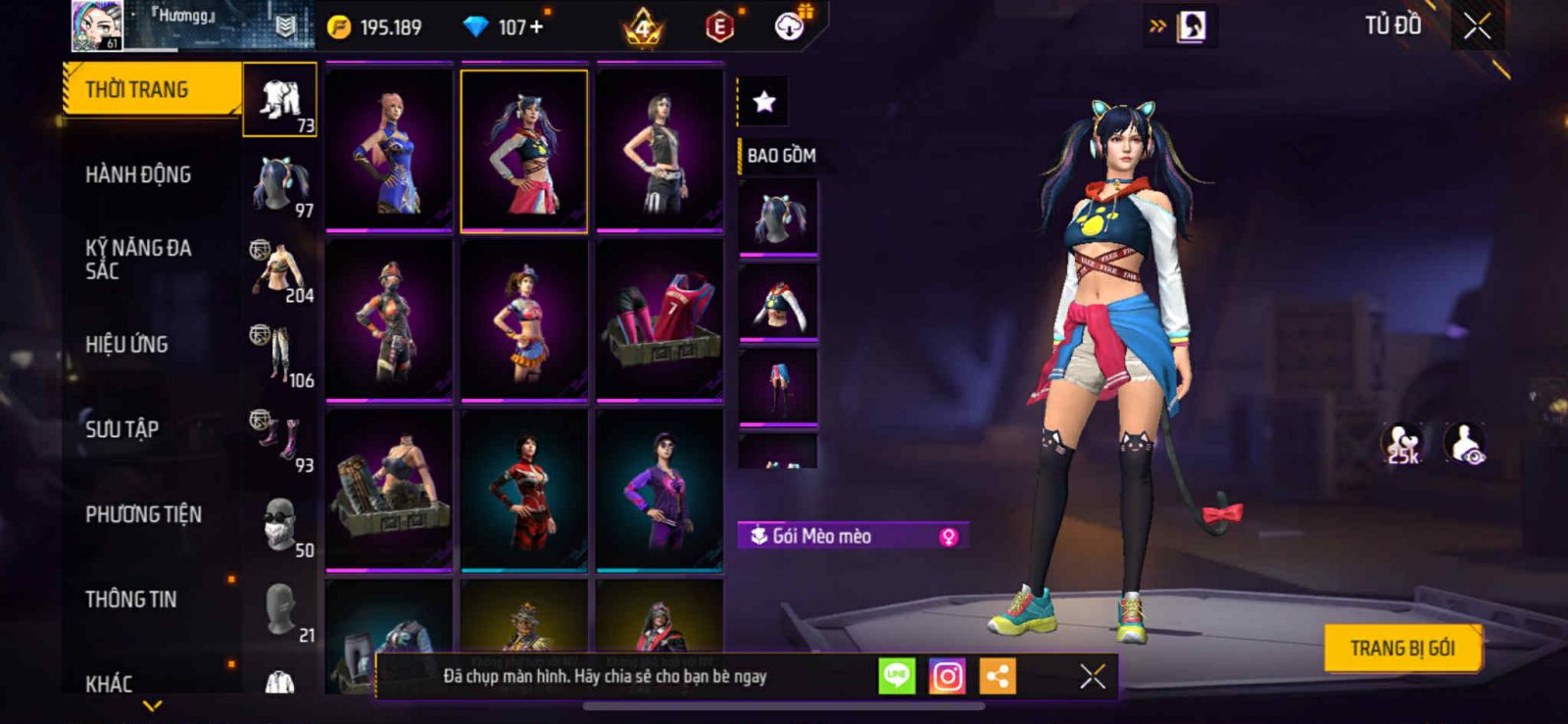Toggle the character view eye icon
Image resolution: width=1568 pixels, height=724 pixels.
click(1465, 443)
